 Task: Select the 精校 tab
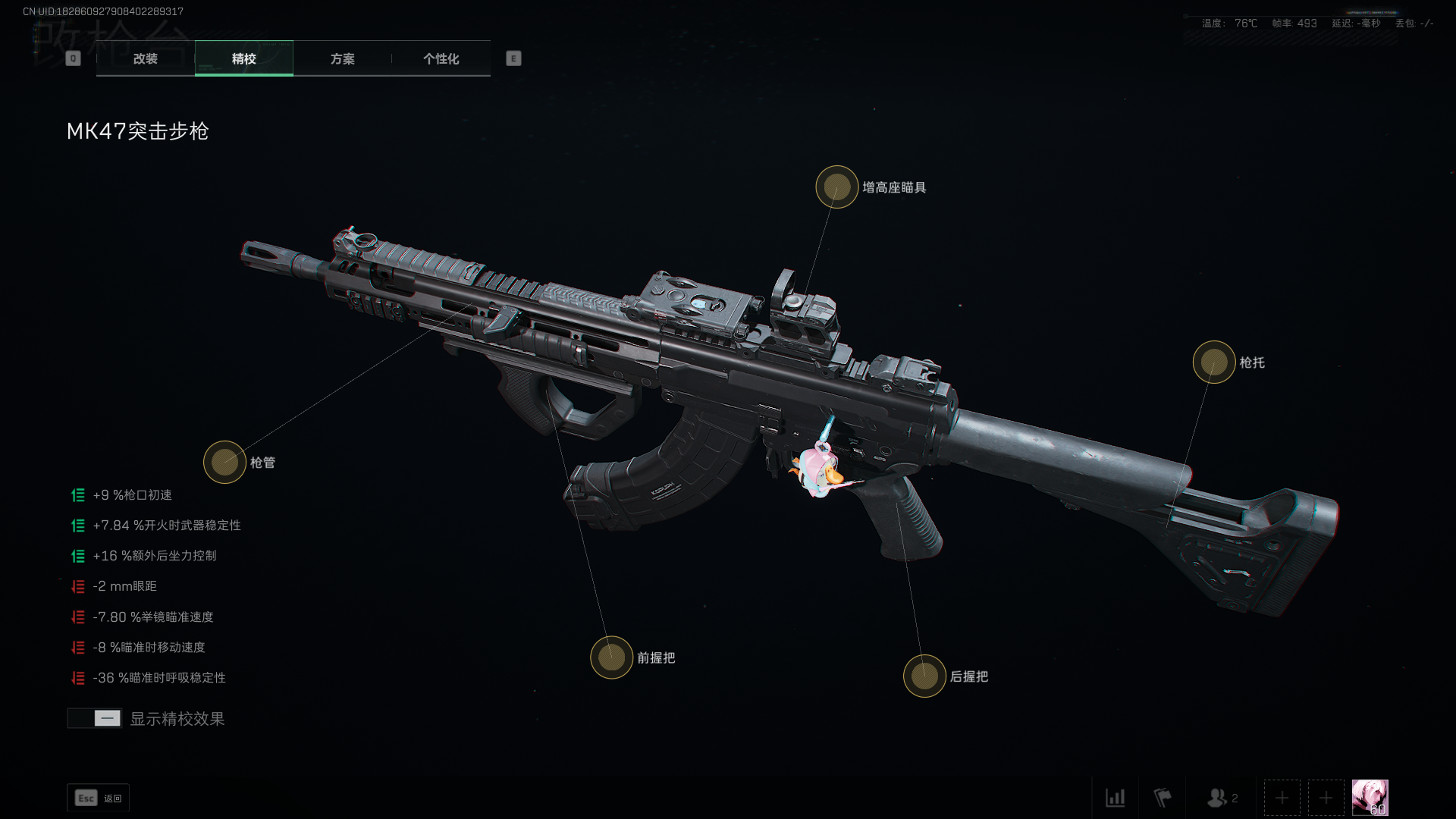(243, 58)
